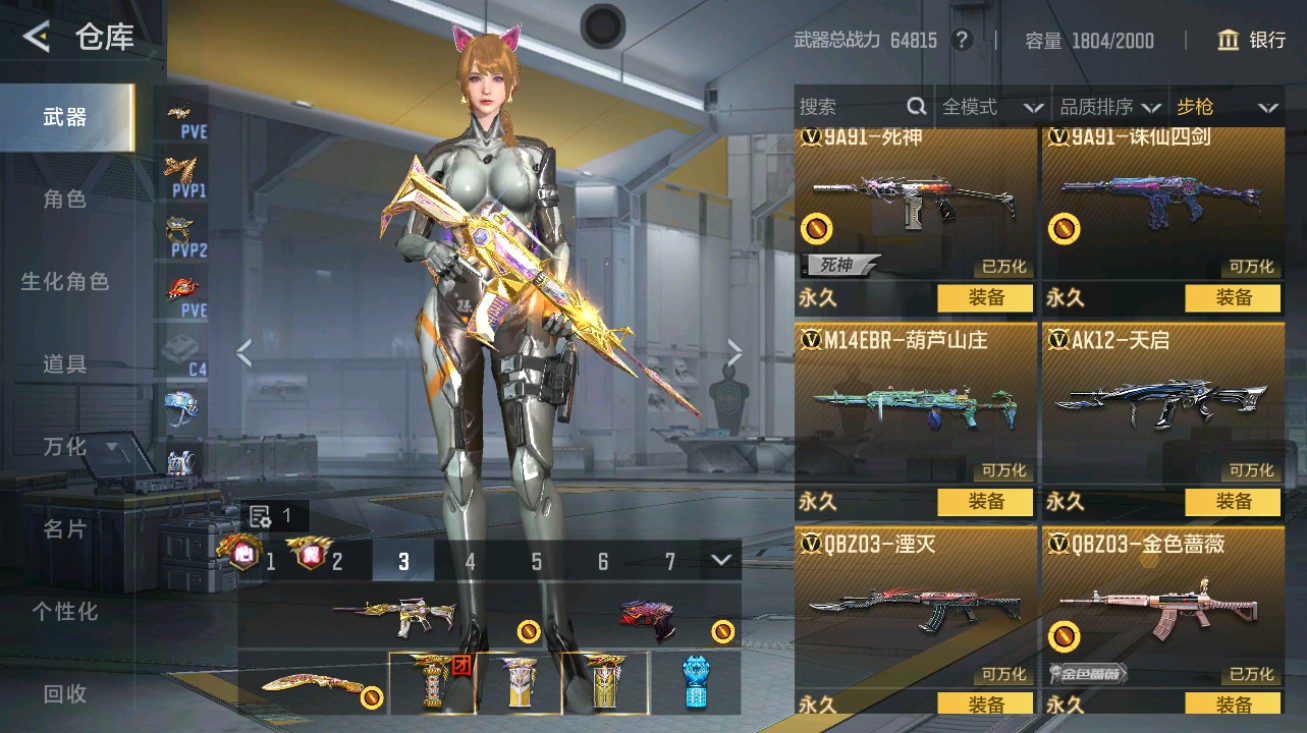The image size is (1307, 733).
Task: Open the weapon power help question mark
Action: 962,40
